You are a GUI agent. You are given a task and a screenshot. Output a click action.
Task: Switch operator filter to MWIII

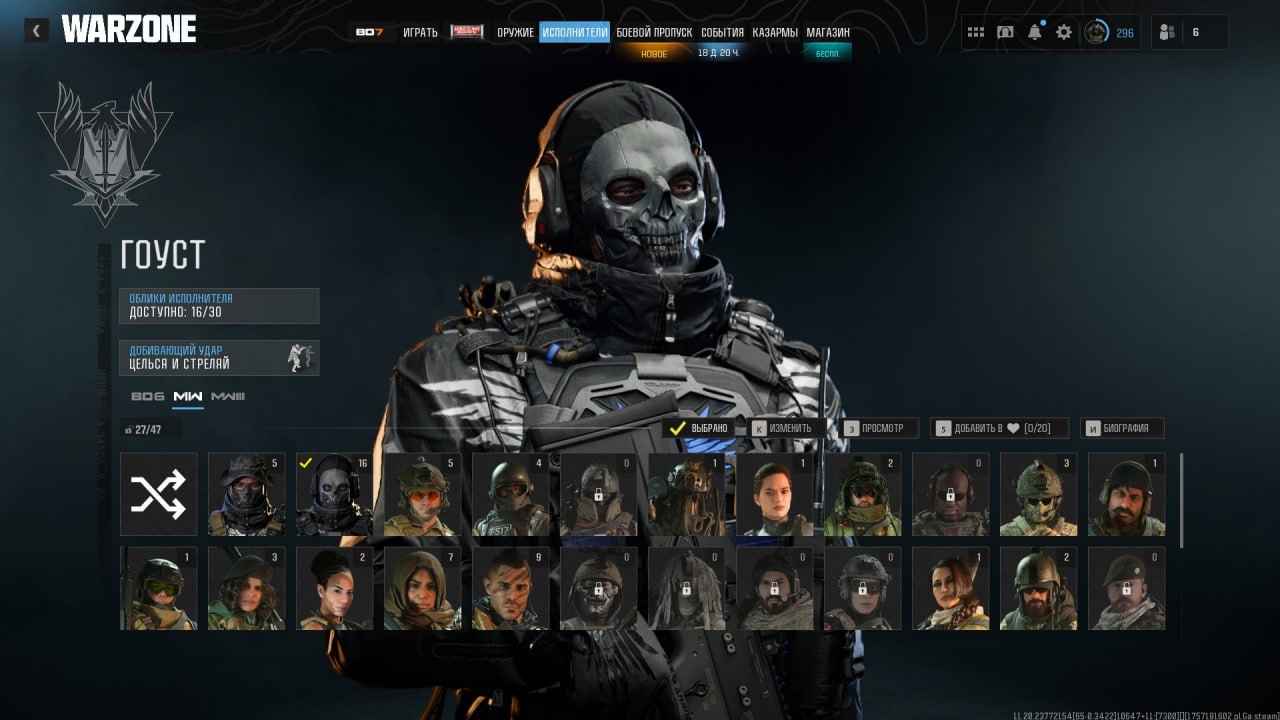coord(228,397)
